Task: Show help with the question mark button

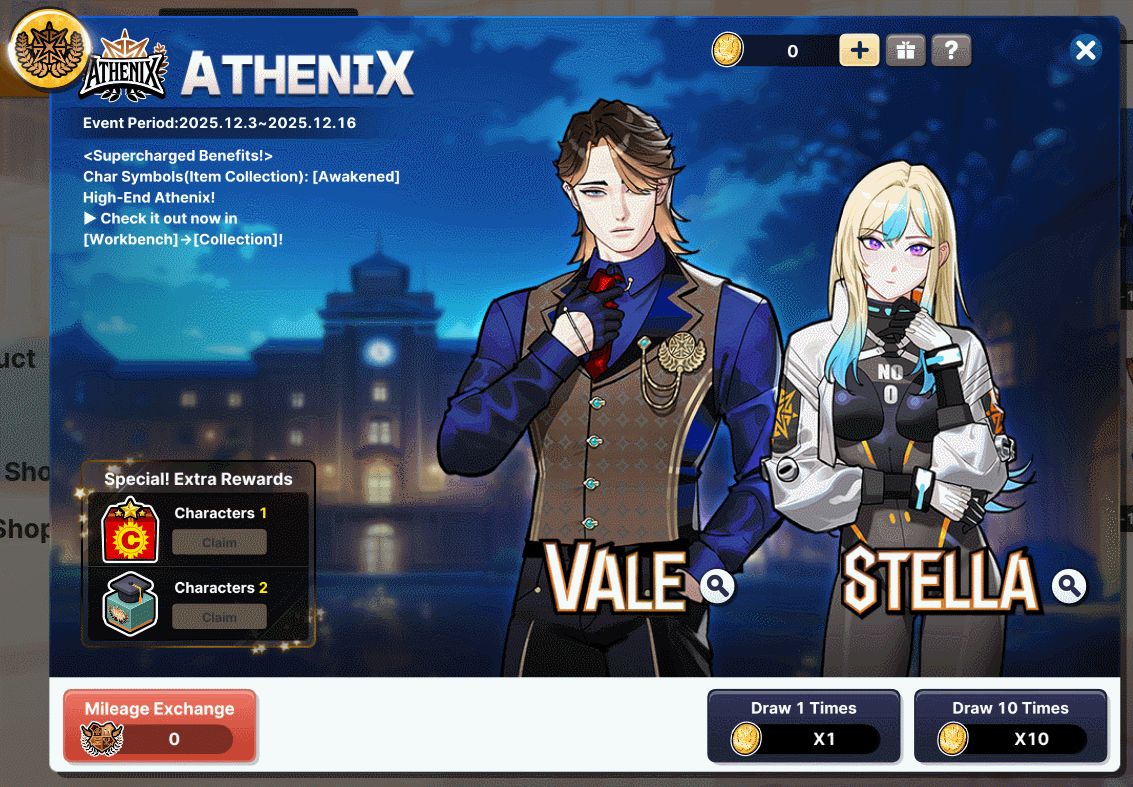Action: click(x=951, y=50)
